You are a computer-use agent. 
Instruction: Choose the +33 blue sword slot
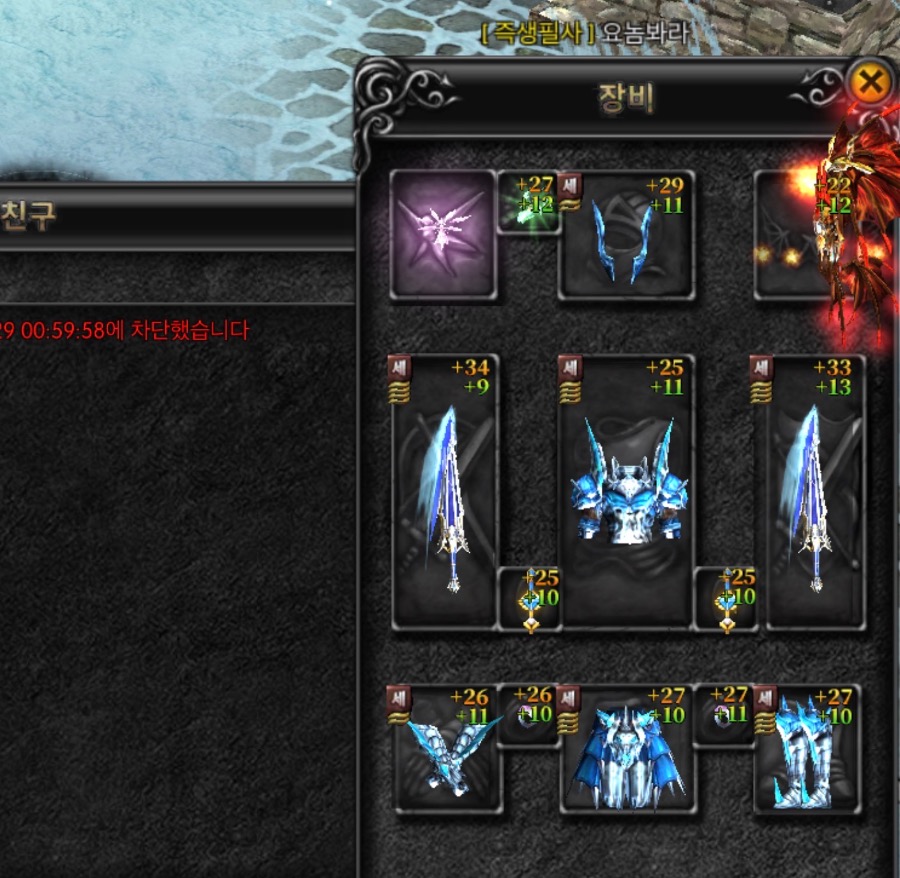814,492
